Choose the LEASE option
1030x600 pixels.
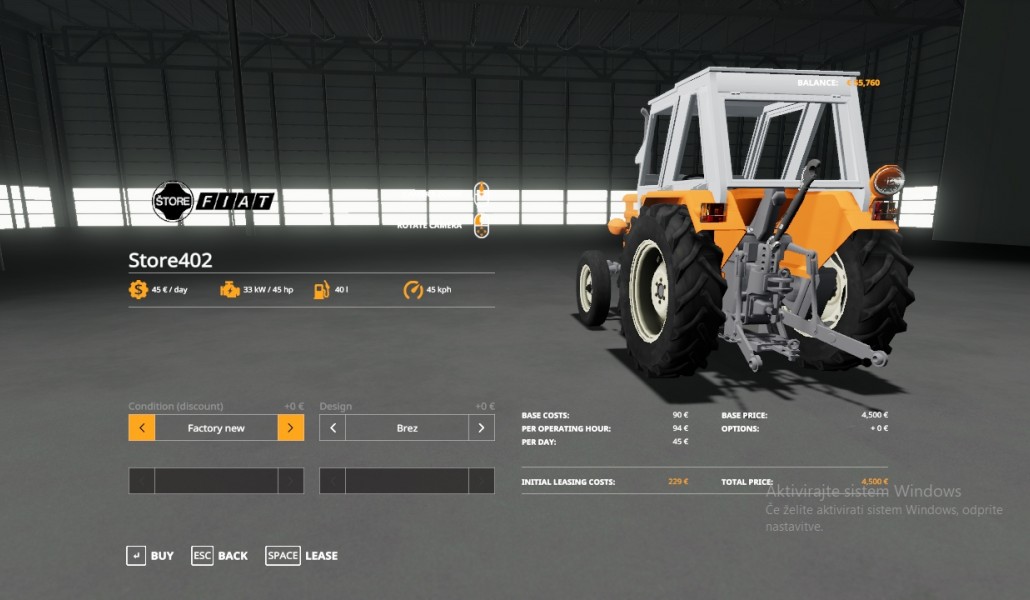pyautogui.click(x=302, y=556)
